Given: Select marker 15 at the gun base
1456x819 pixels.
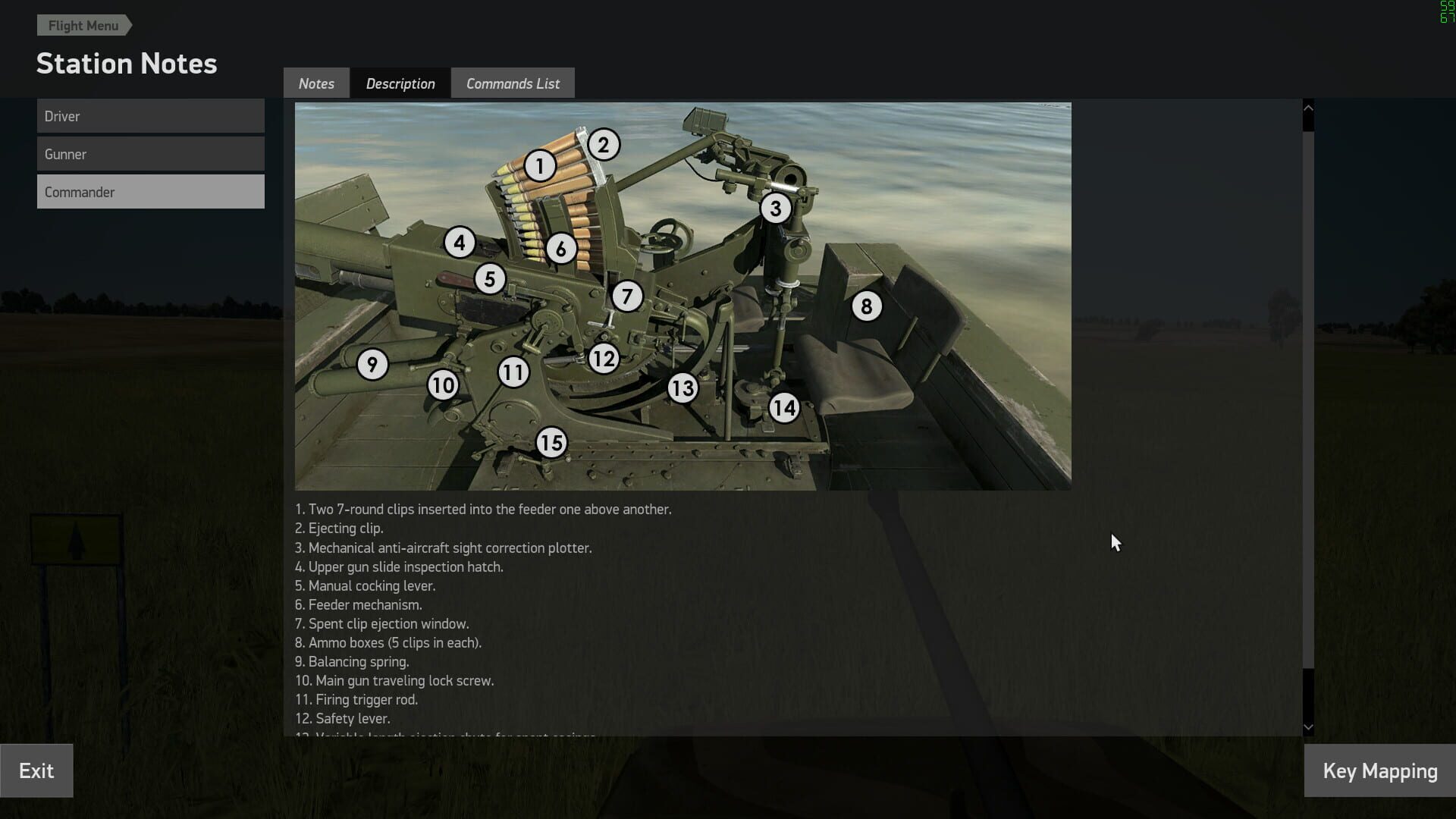Looking at the screenshot, I should (x=551, y=442).
